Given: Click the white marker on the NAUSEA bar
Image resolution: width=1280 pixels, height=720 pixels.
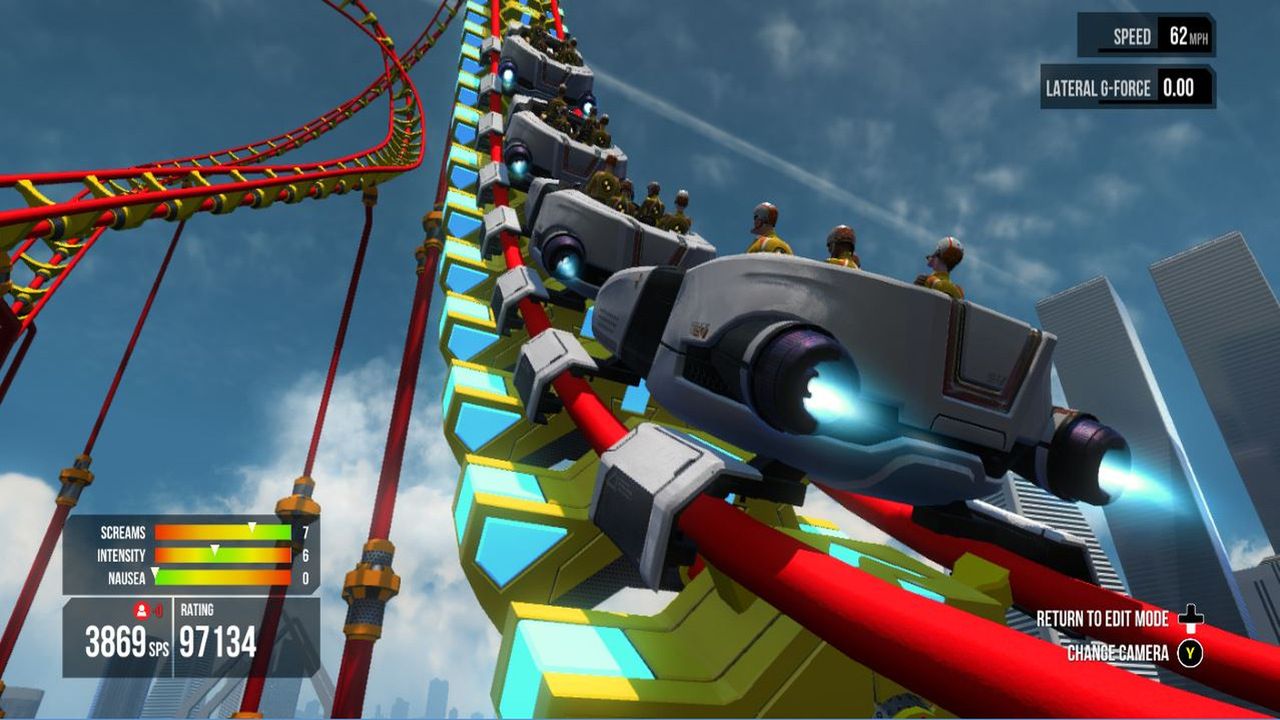Looking at the screenshot, I should (x=155, y=573).
